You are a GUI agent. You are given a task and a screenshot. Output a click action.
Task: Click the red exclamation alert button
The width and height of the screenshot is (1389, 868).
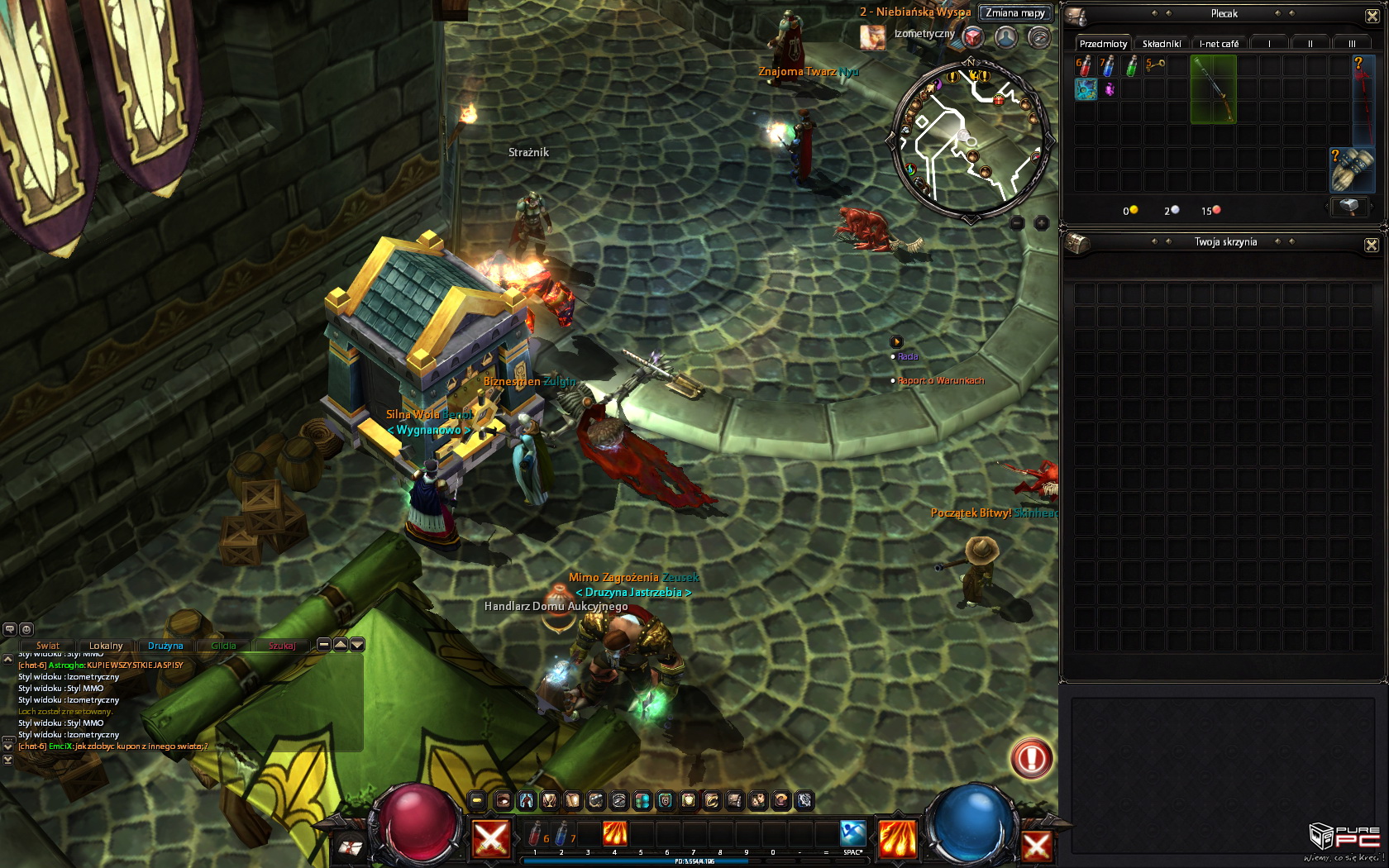point(1031,758)
